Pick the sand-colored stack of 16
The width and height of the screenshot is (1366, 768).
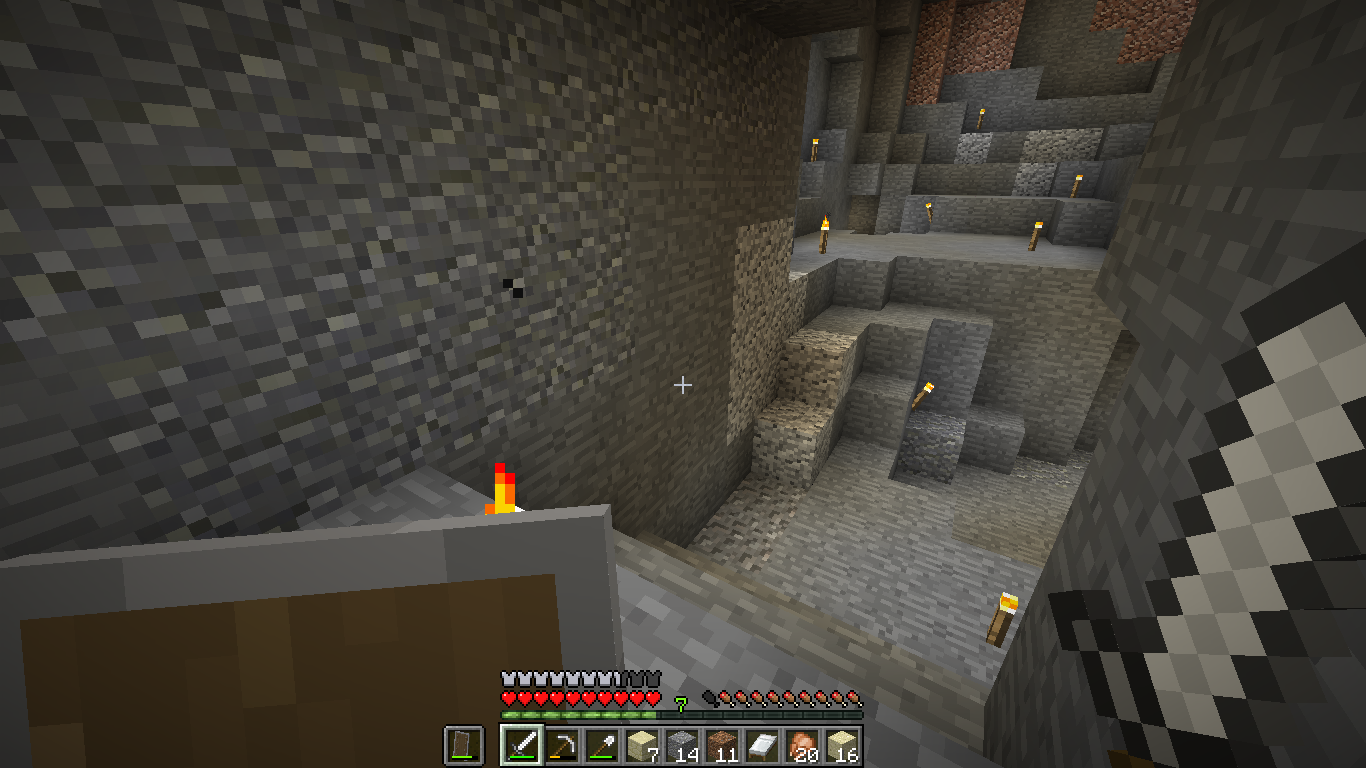tap(842, 746)
